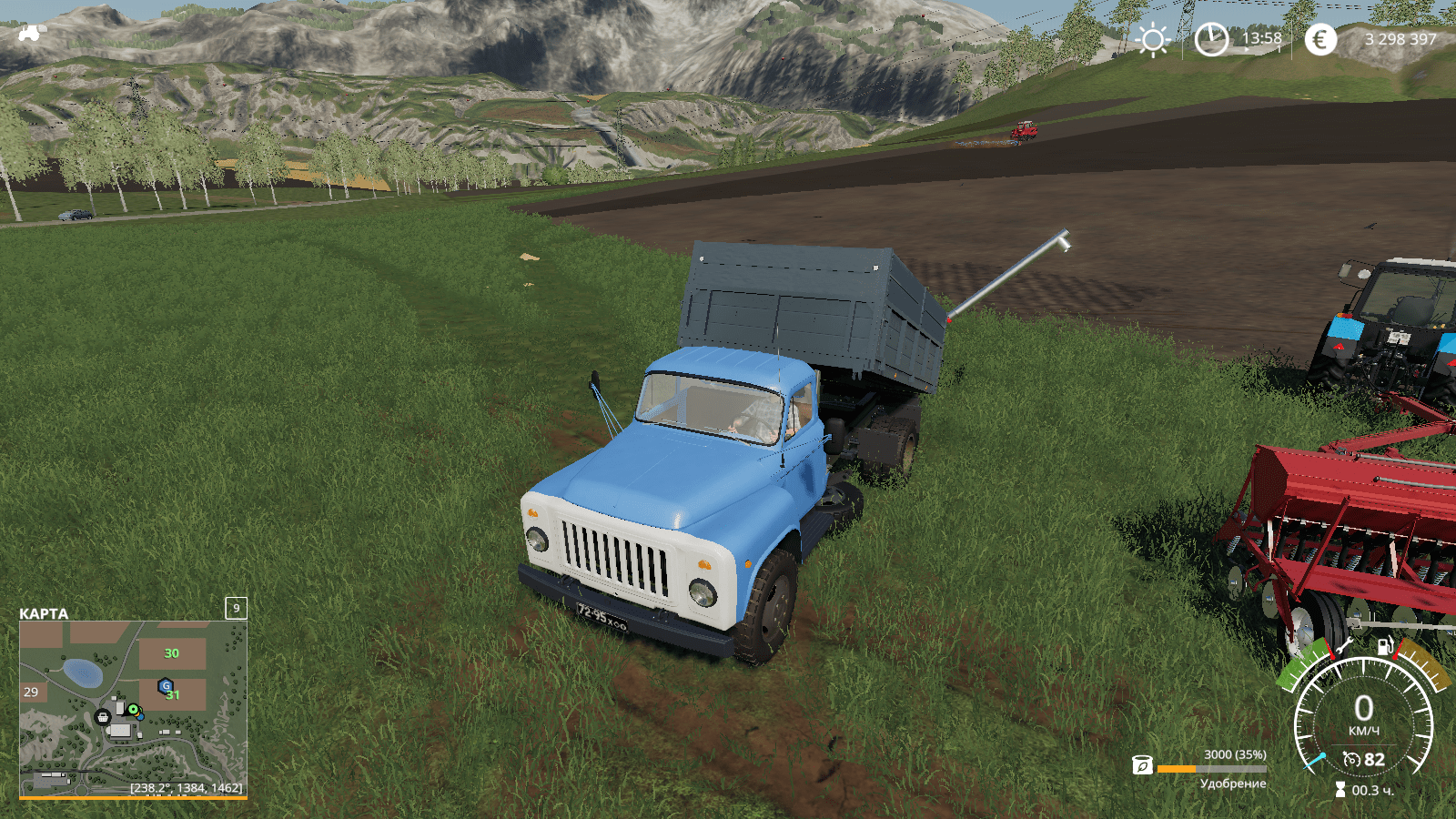Click the fuel pump icon on speedometer

coord(1384,646)
